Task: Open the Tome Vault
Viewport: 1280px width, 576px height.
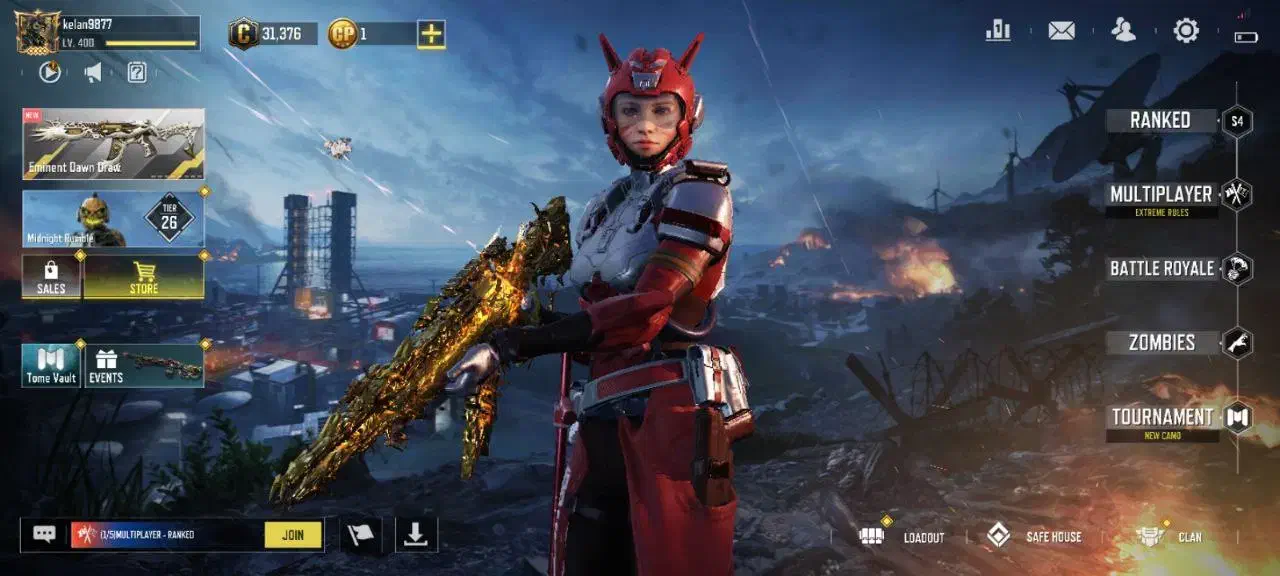Action: point(51,365)
